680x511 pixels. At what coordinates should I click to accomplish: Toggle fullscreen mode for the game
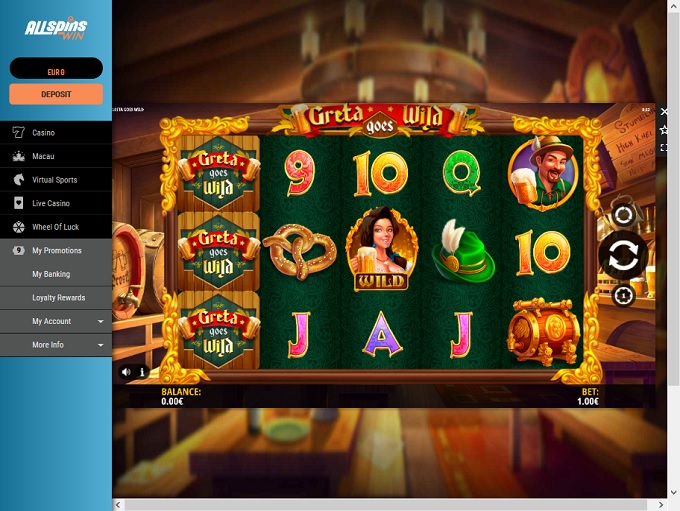664,147
